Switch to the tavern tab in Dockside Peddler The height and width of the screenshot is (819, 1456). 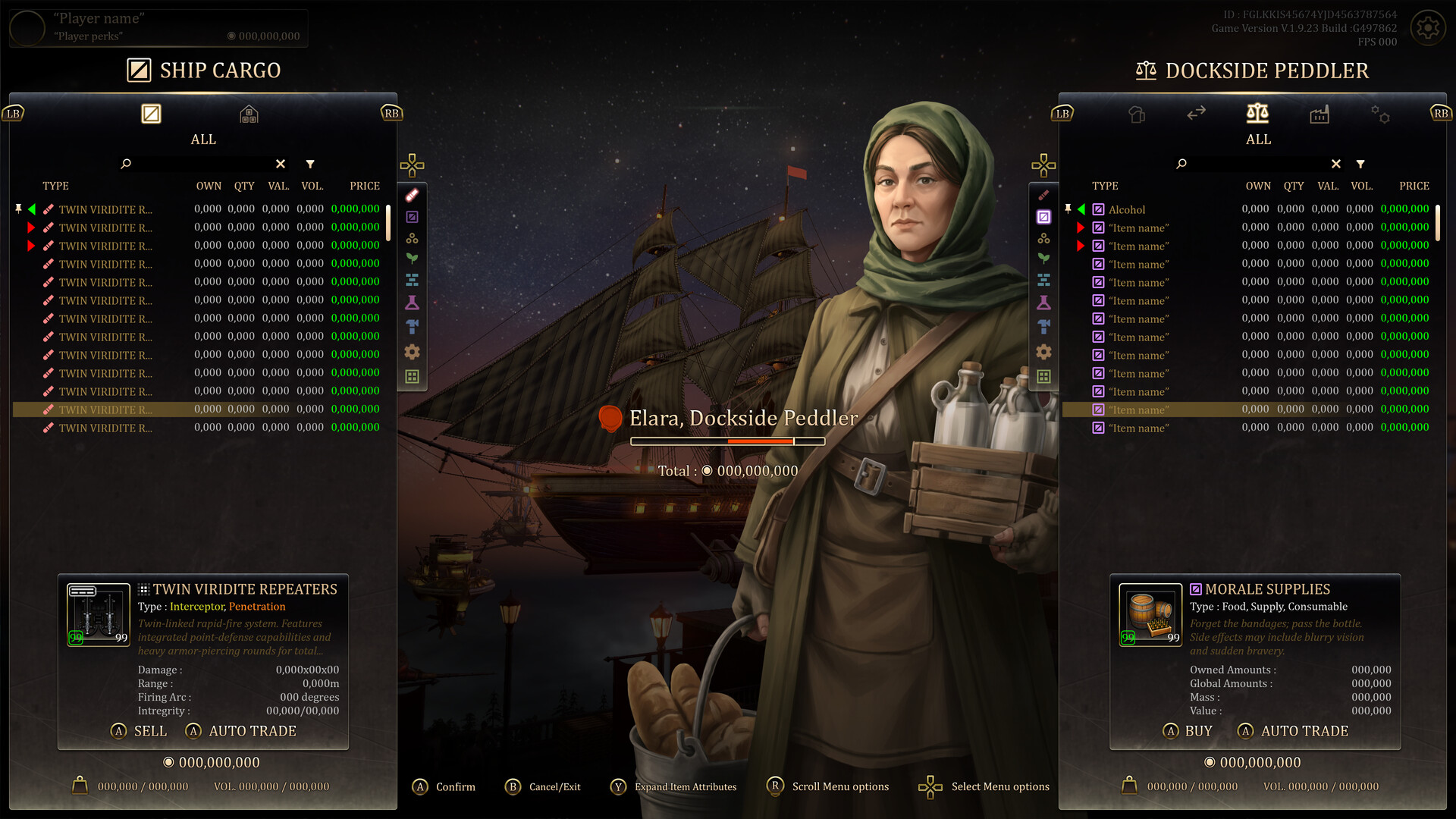[1135, 115]
